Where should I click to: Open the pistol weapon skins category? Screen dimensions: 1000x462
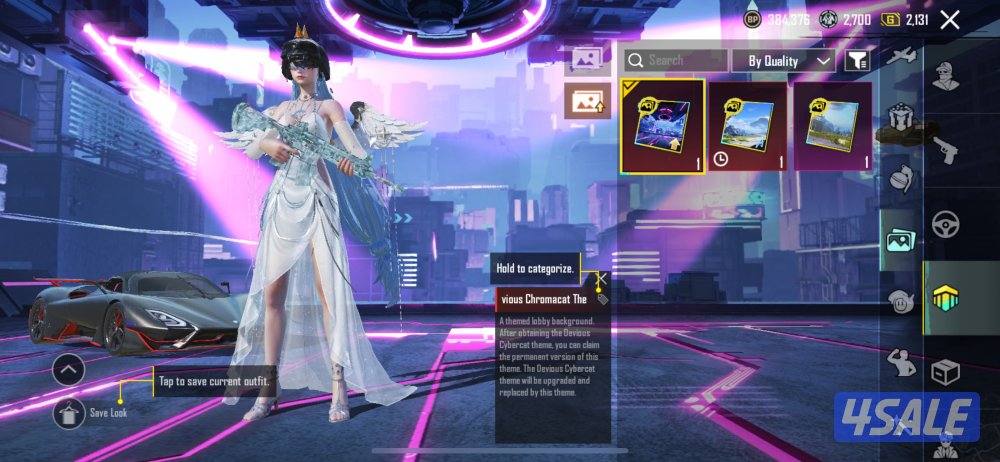pos(945,150)
